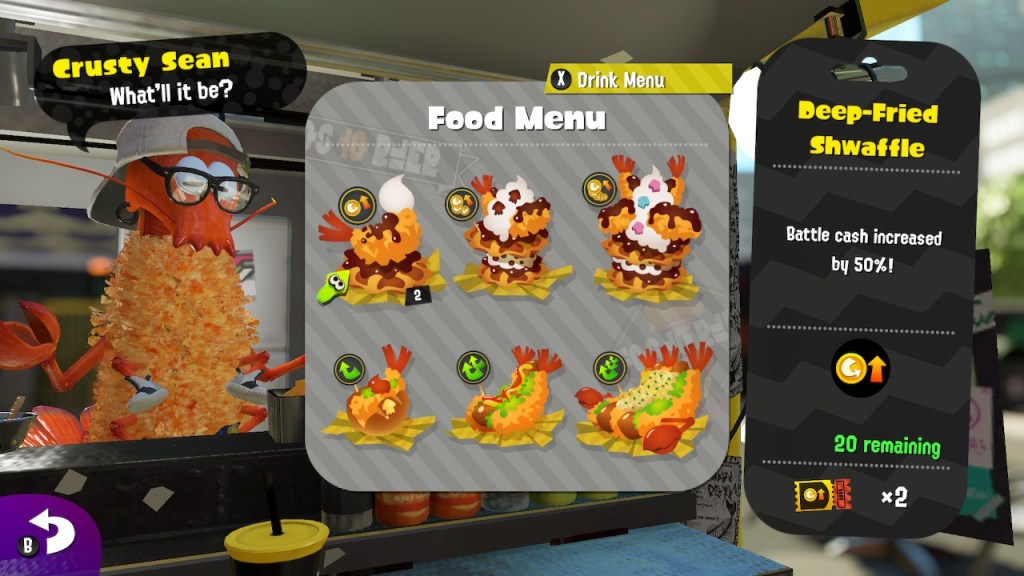This screenshot has height=576, width=1024.
Task: Go back using the white return arrow
Action: pyautogui.click(x=52, y=532)
